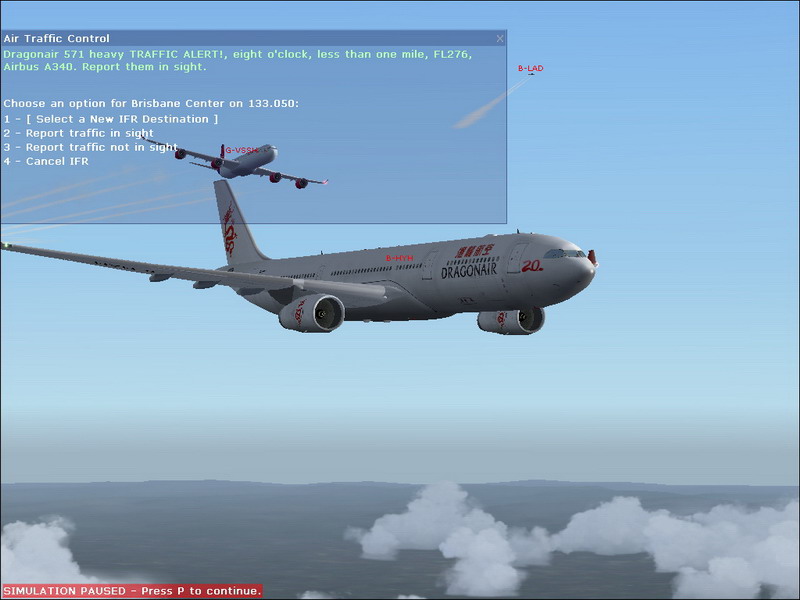800x600 pixels.
Task: Close the Air Traffic Control window
Action: tap(500, 39)
